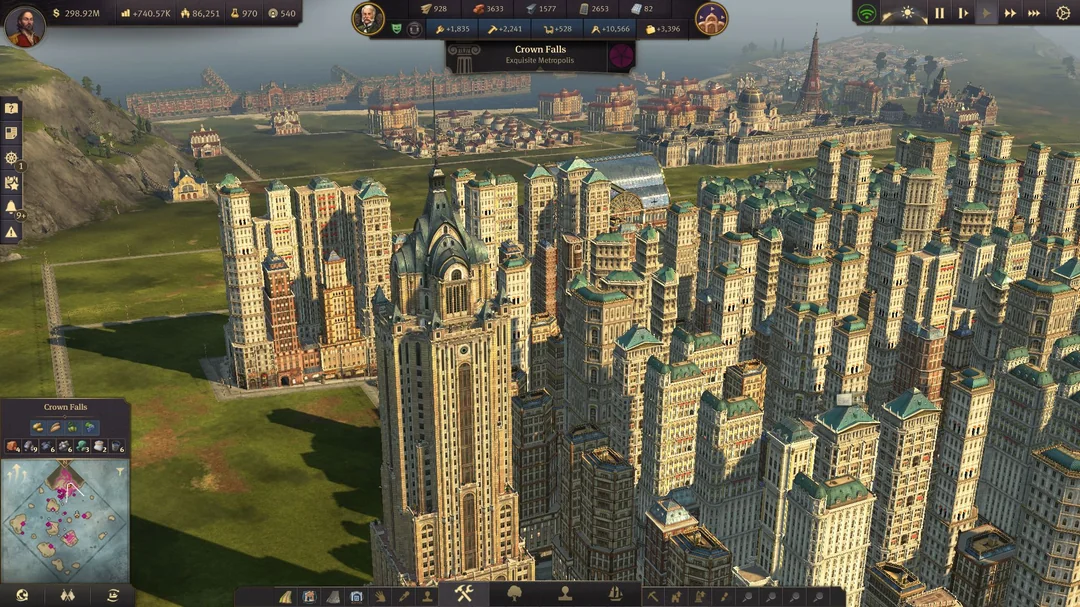Set game speed to fast forward (double arrow)
Image resolution: width=1080 pixels, height=607 pixels.
point(1010,13)
